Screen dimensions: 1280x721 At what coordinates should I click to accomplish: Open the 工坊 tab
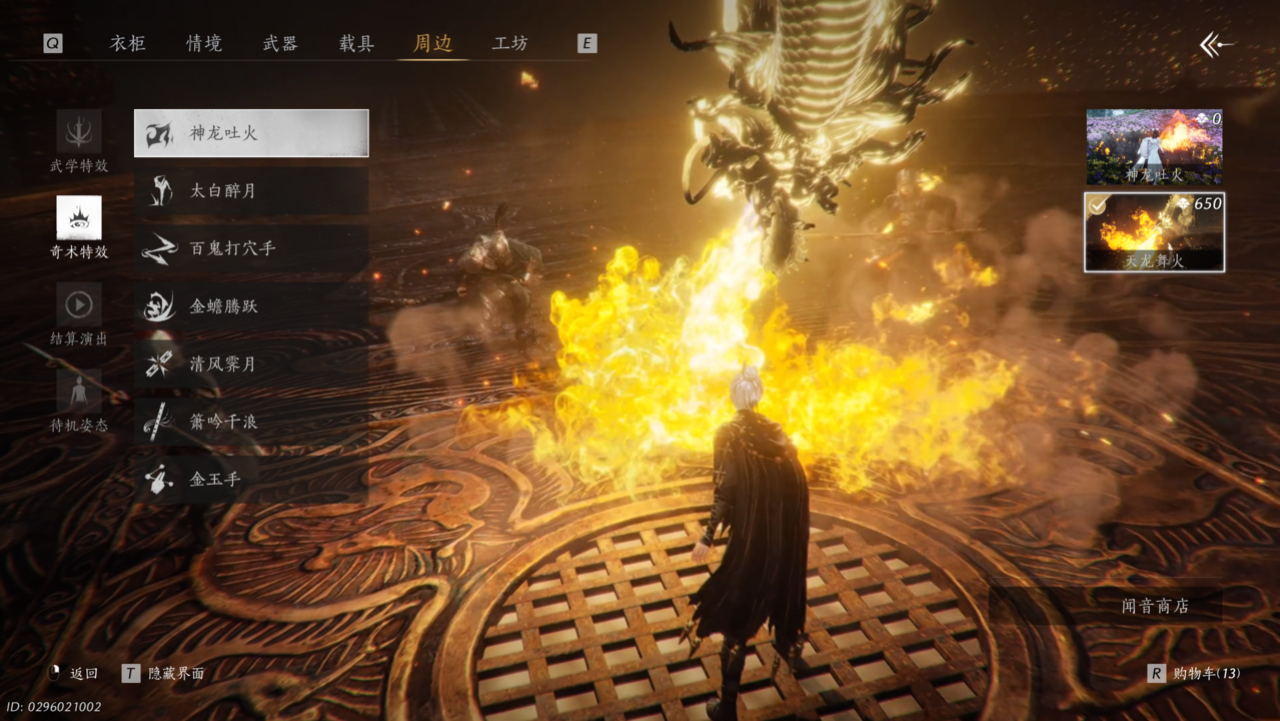tap(510, 43)
